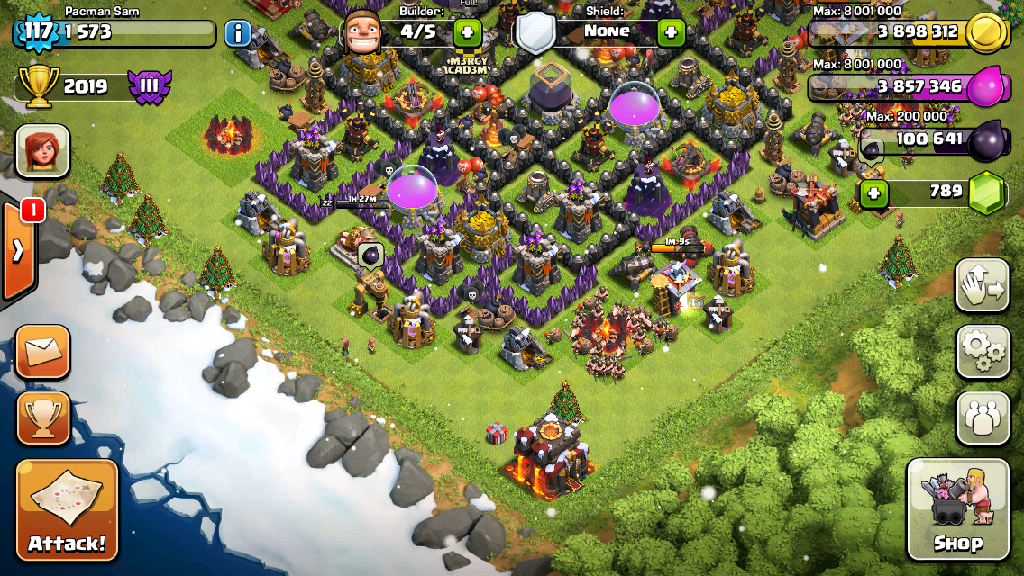Show info next to experience bar
This screenshot has height=576, width=1024.
click(238, 33)
